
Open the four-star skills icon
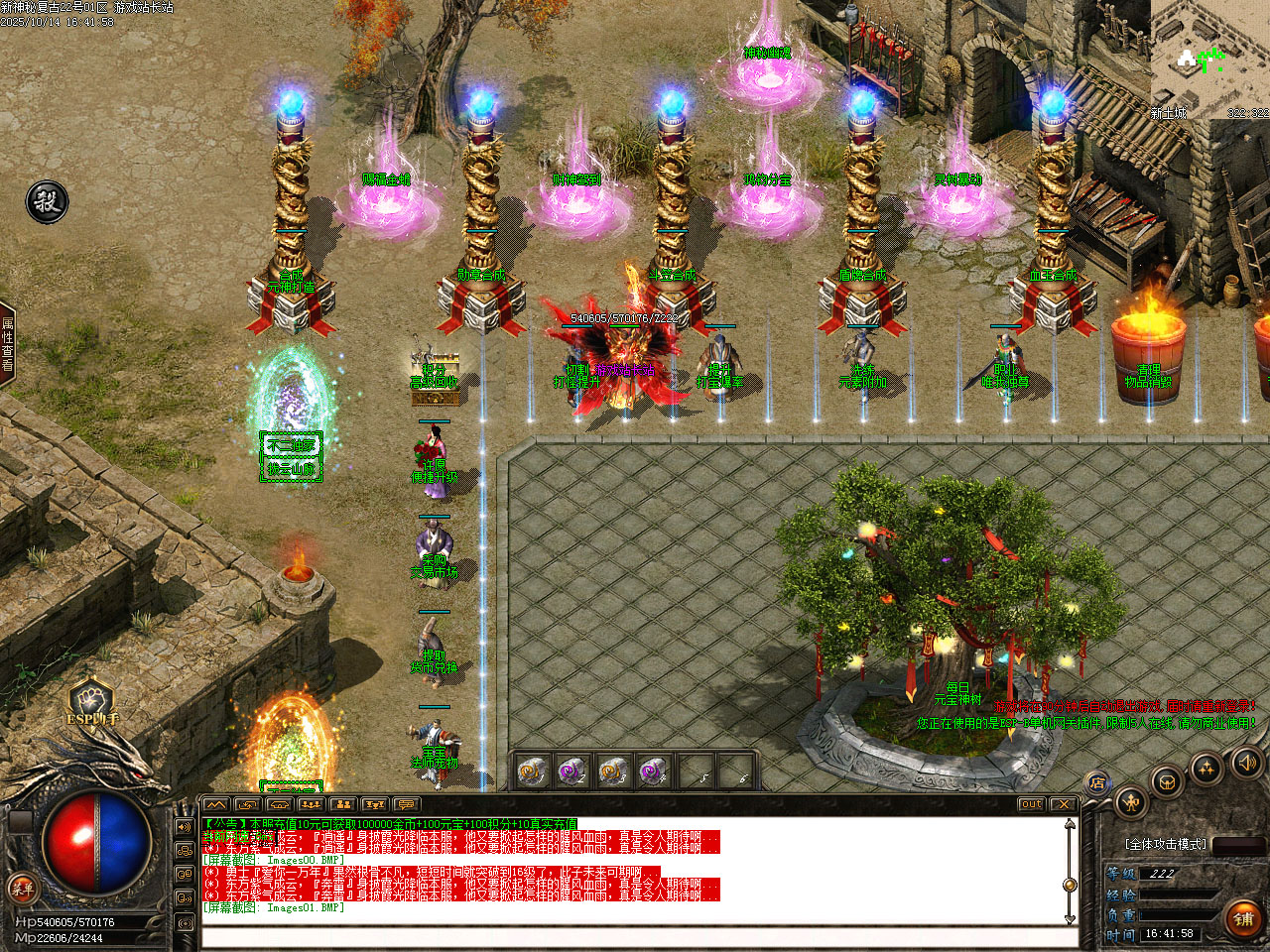click(1206, 768)
